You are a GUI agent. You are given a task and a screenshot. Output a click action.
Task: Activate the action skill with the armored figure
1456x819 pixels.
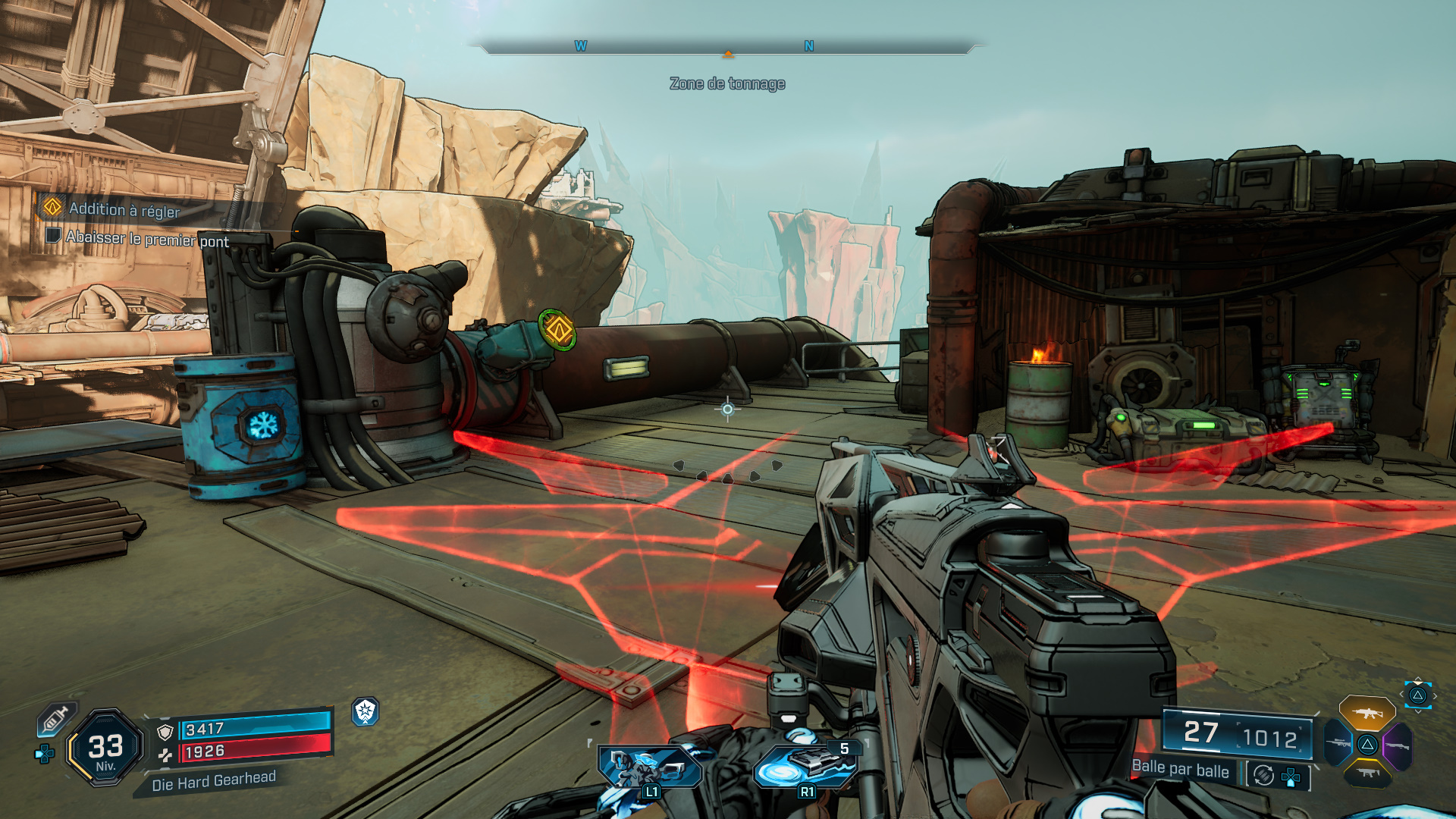650,767
